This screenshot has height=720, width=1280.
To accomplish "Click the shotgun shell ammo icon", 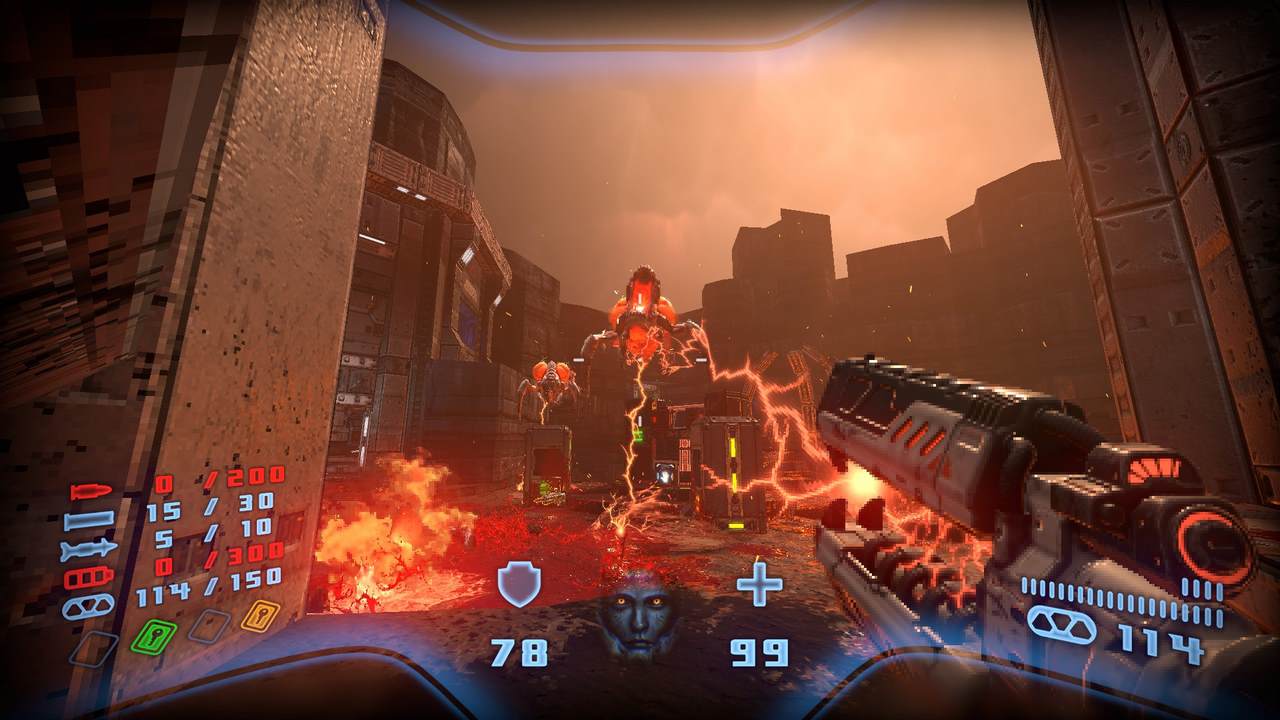I will [89, 521].
